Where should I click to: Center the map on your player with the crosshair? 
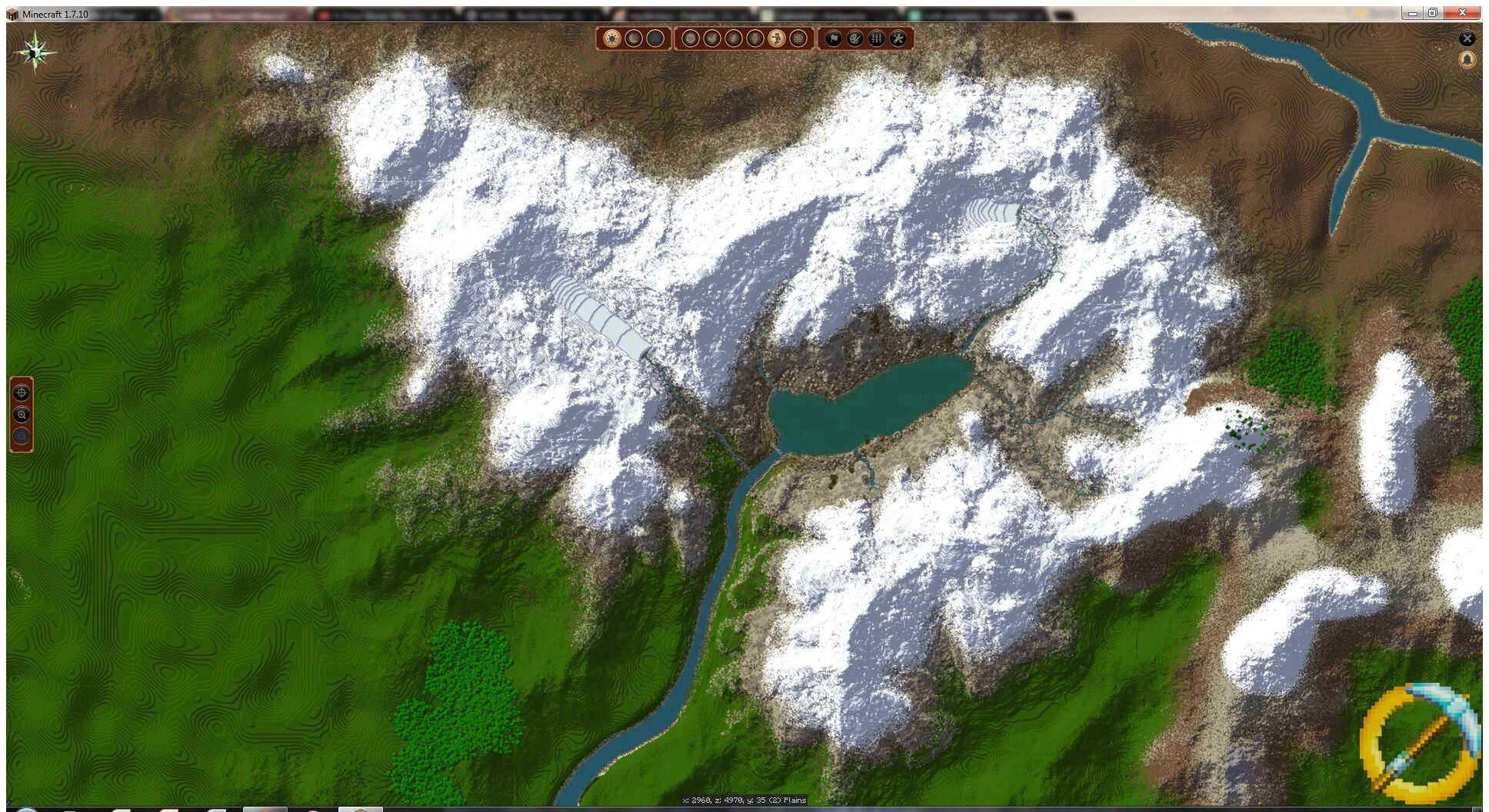tap(21, 393)
